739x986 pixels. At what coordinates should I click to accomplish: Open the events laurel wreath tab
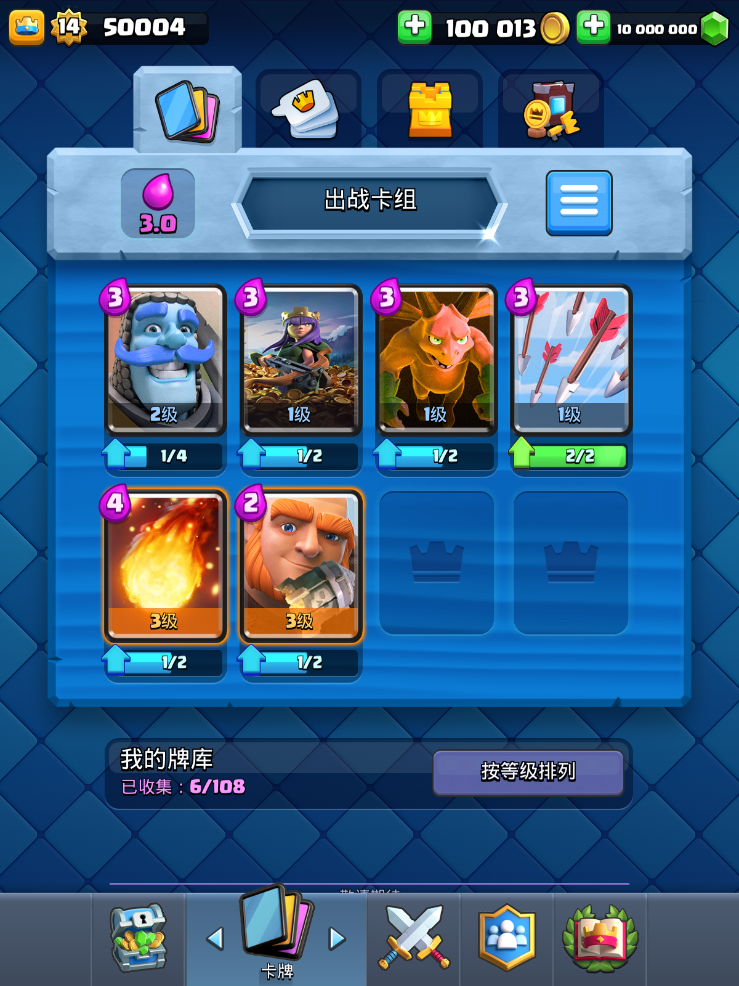[599, 938]
